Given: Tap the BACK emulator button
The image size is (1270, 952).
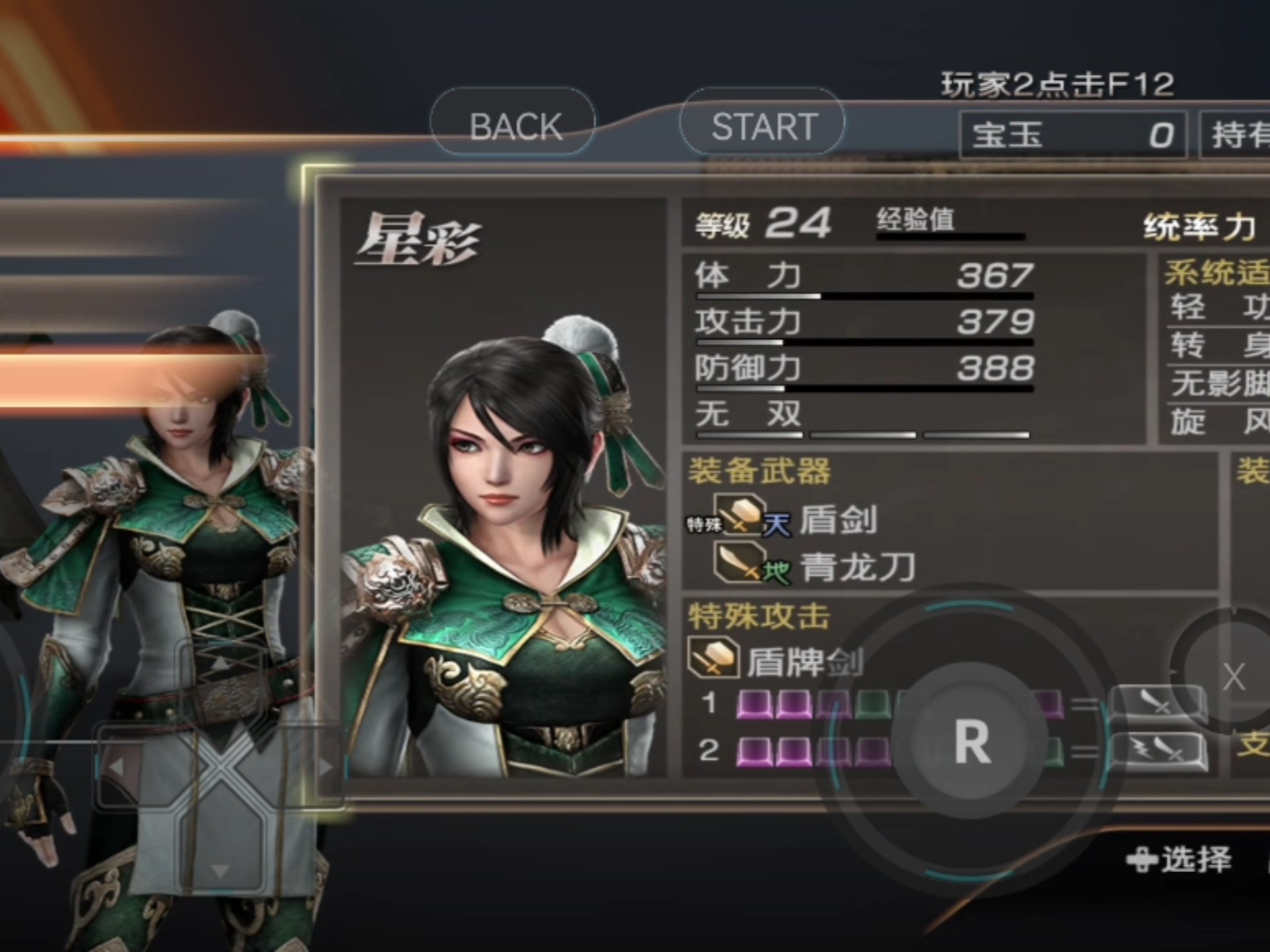Looking at the screenshot, I should tap(513, 124).
